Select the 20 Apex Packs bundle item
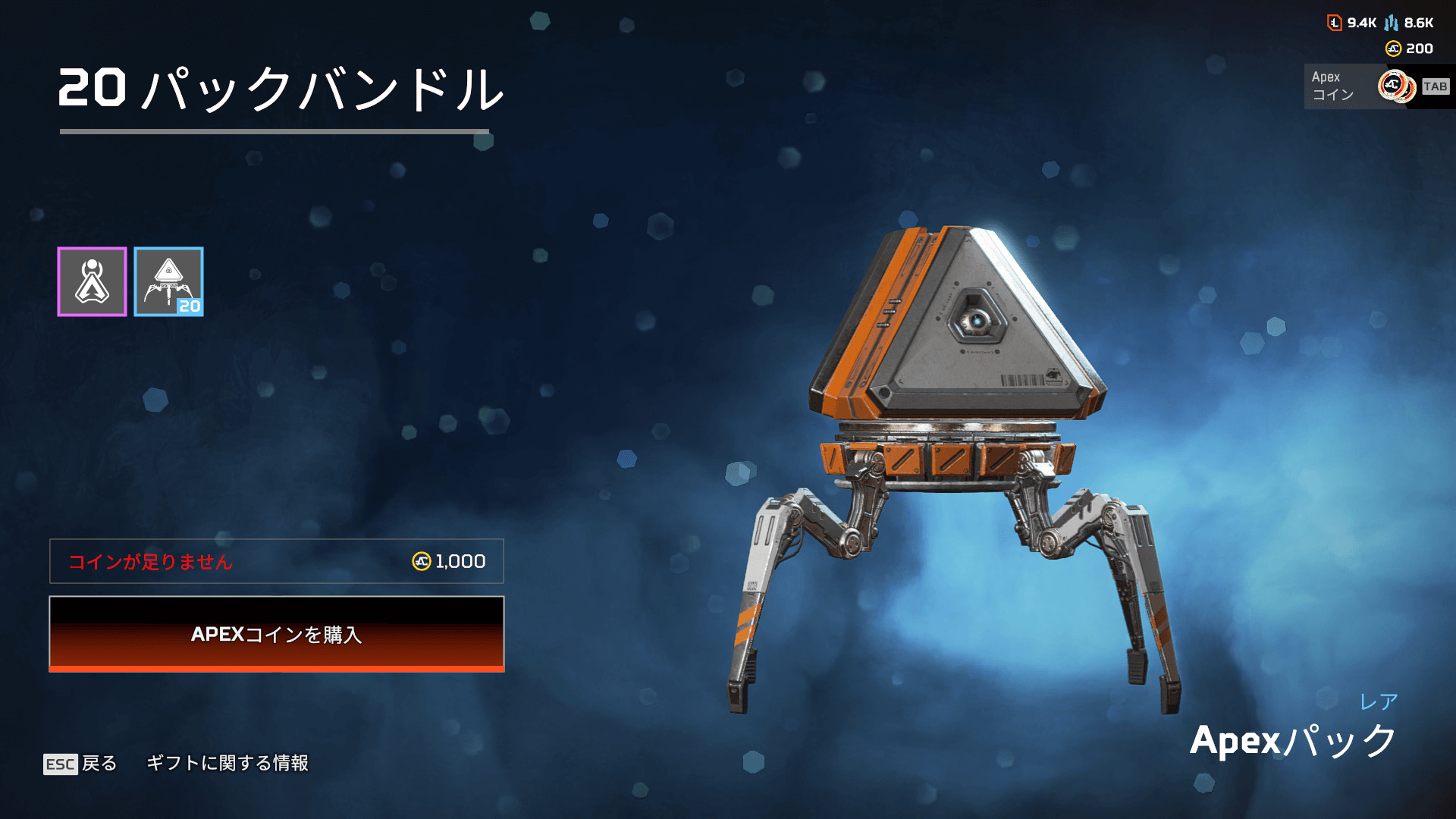Image resolution: width=1456 pixels, height=819 pixels. click(168, 282)
